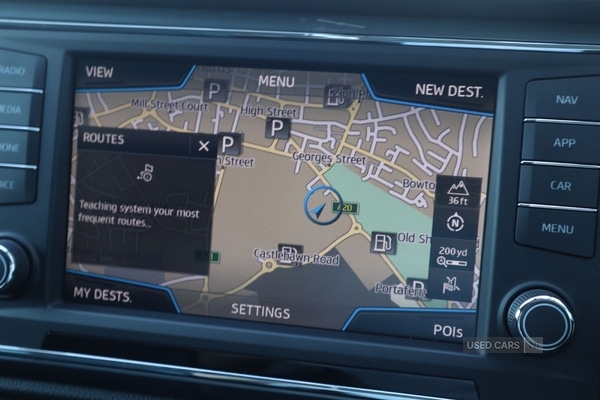
Task: Select the 200yd map zoom scale control
Action: coord(455,254)
